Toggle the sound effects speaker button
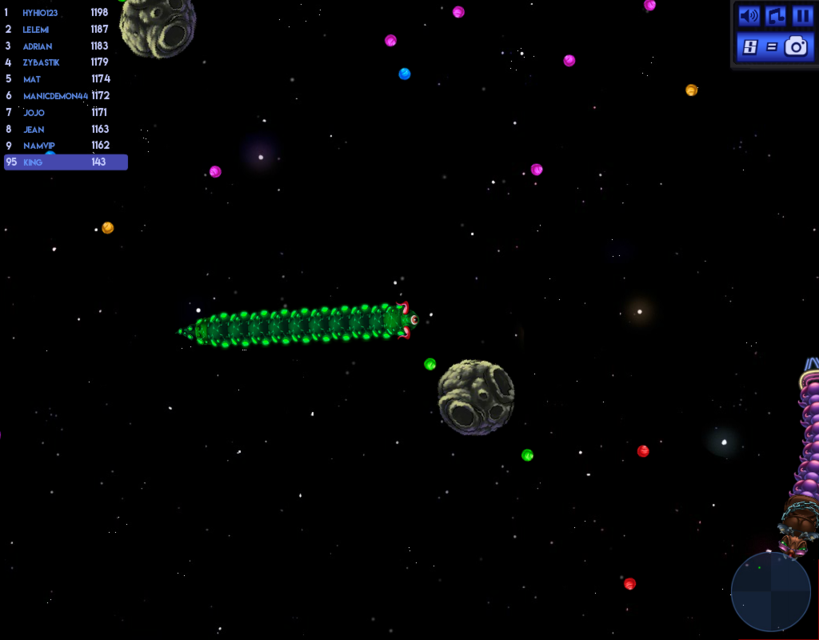Image resolution: width=819 pixels, height=640 pixels. (x=748, y=16)
